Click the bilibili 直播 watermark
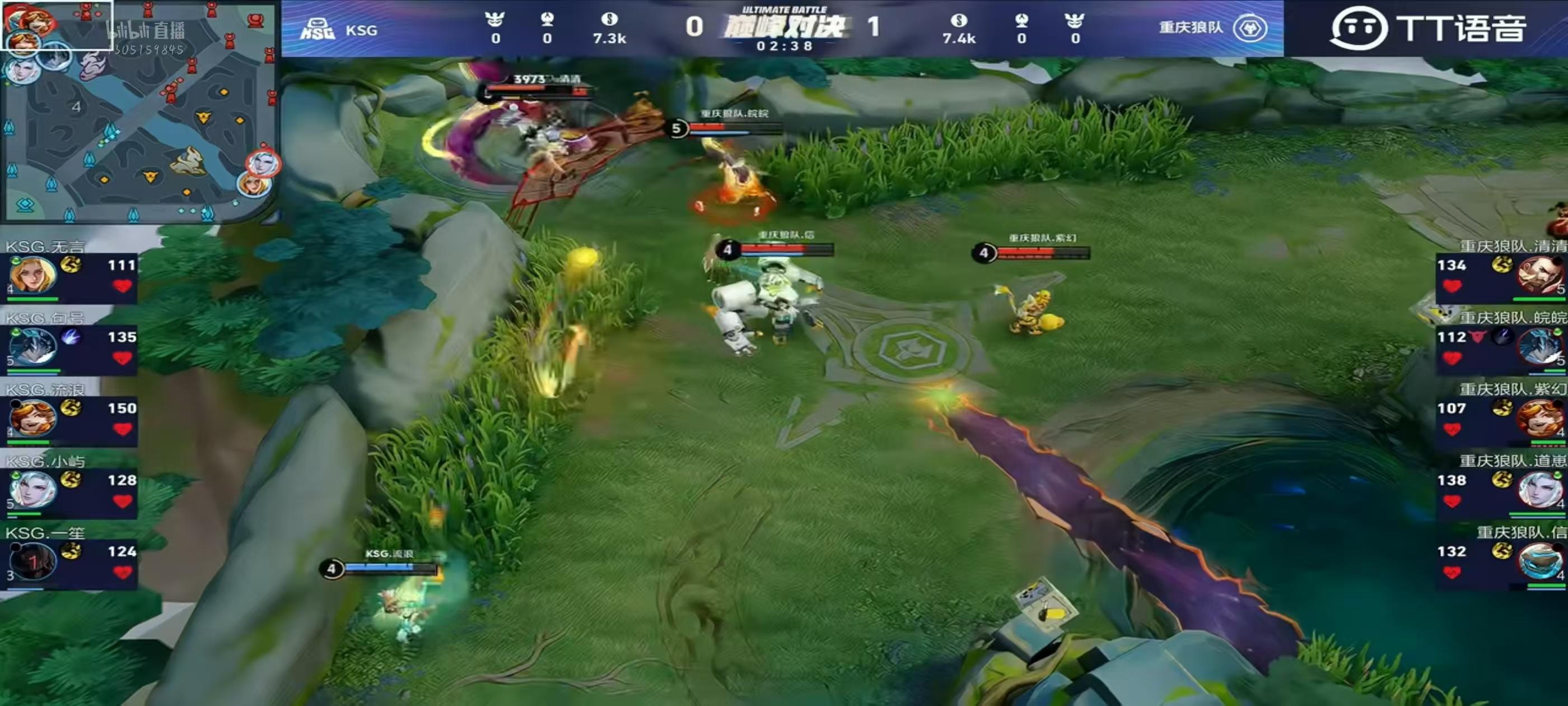Screen dimensions: 1568x706 pos(146,30)
